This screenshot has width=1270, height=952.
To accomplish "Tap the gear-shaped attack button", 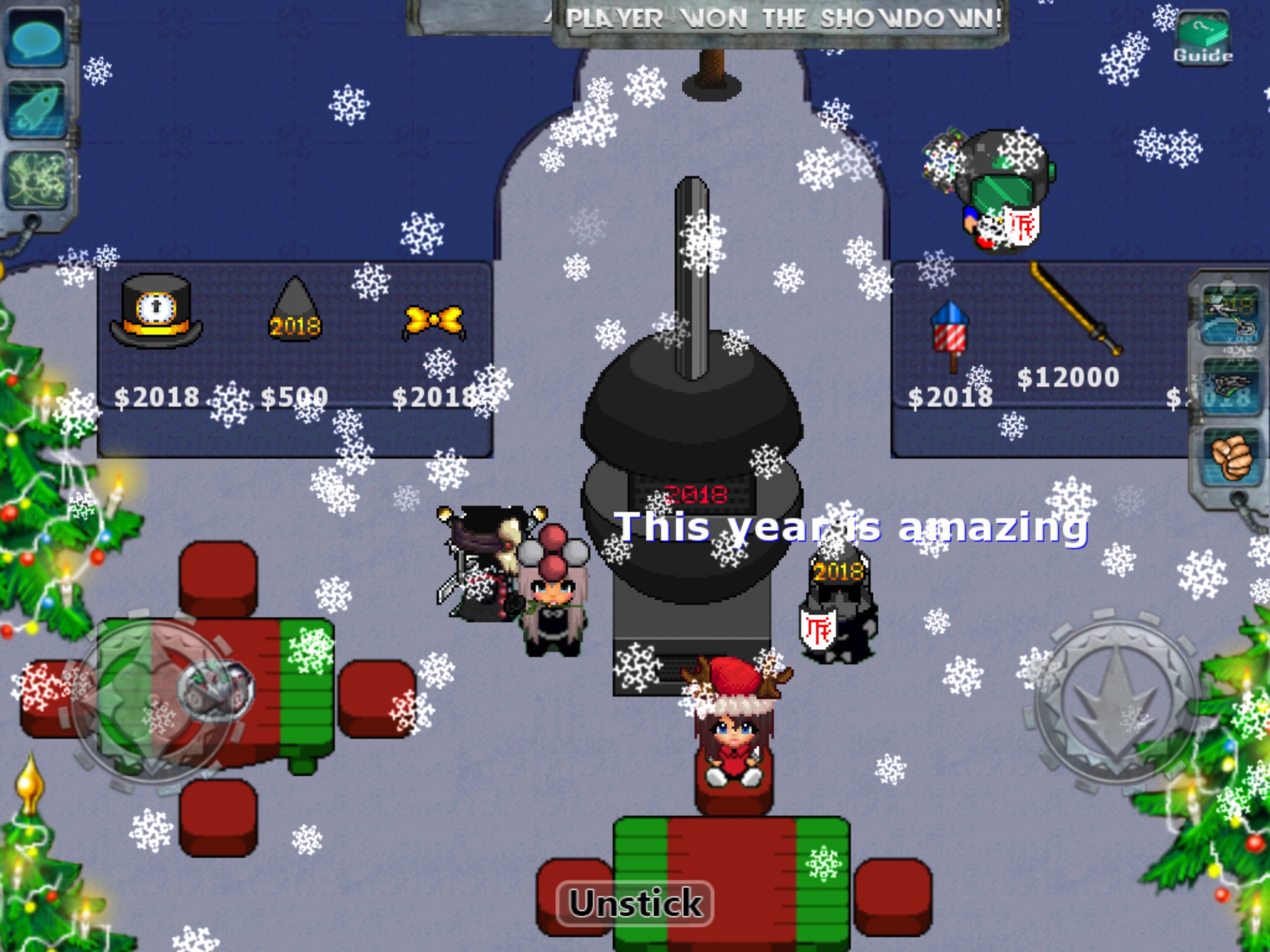I will tap(1117, 700).
